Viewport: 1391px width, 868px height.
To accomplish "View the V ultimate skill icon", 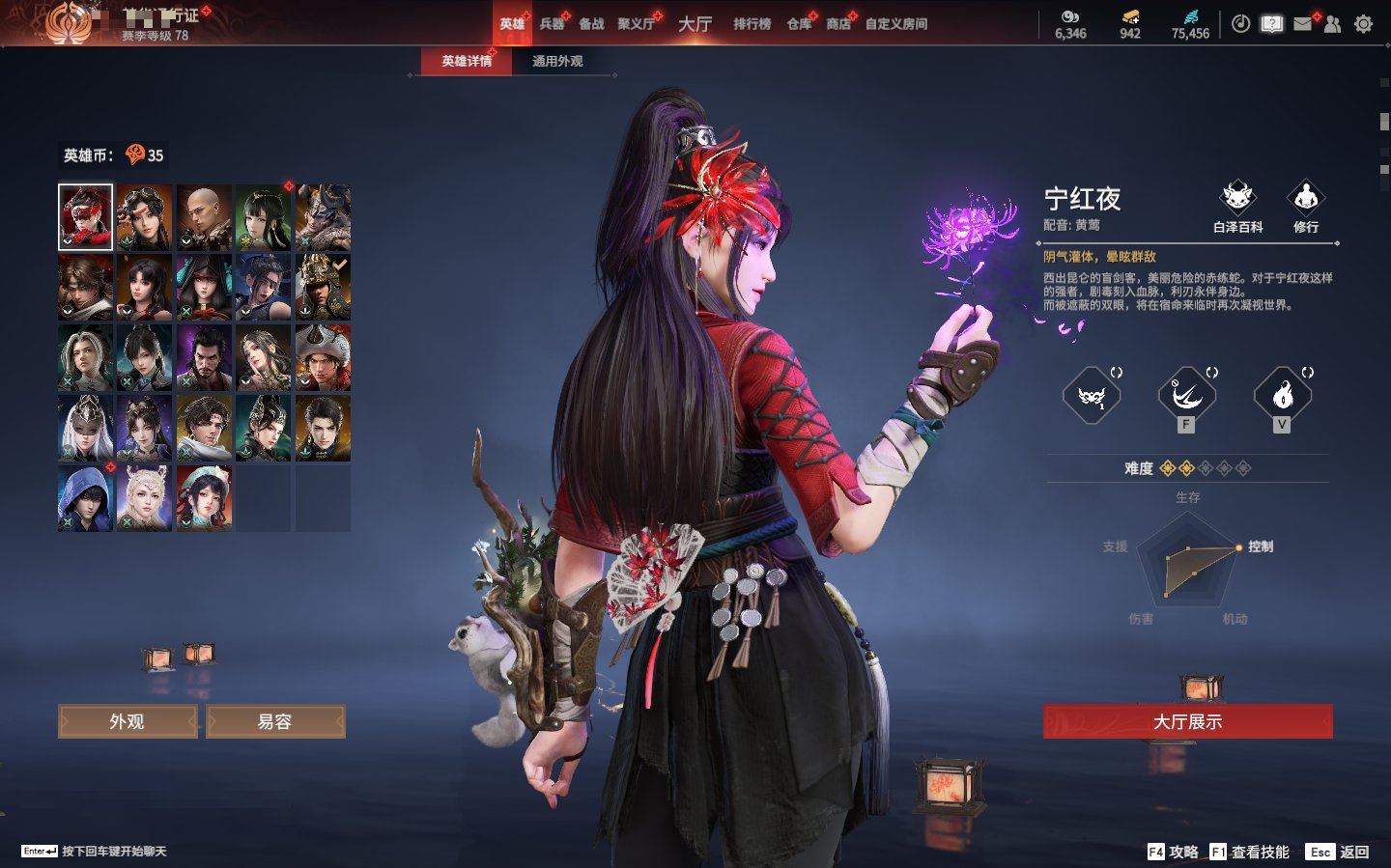I will pos(1282,394).
